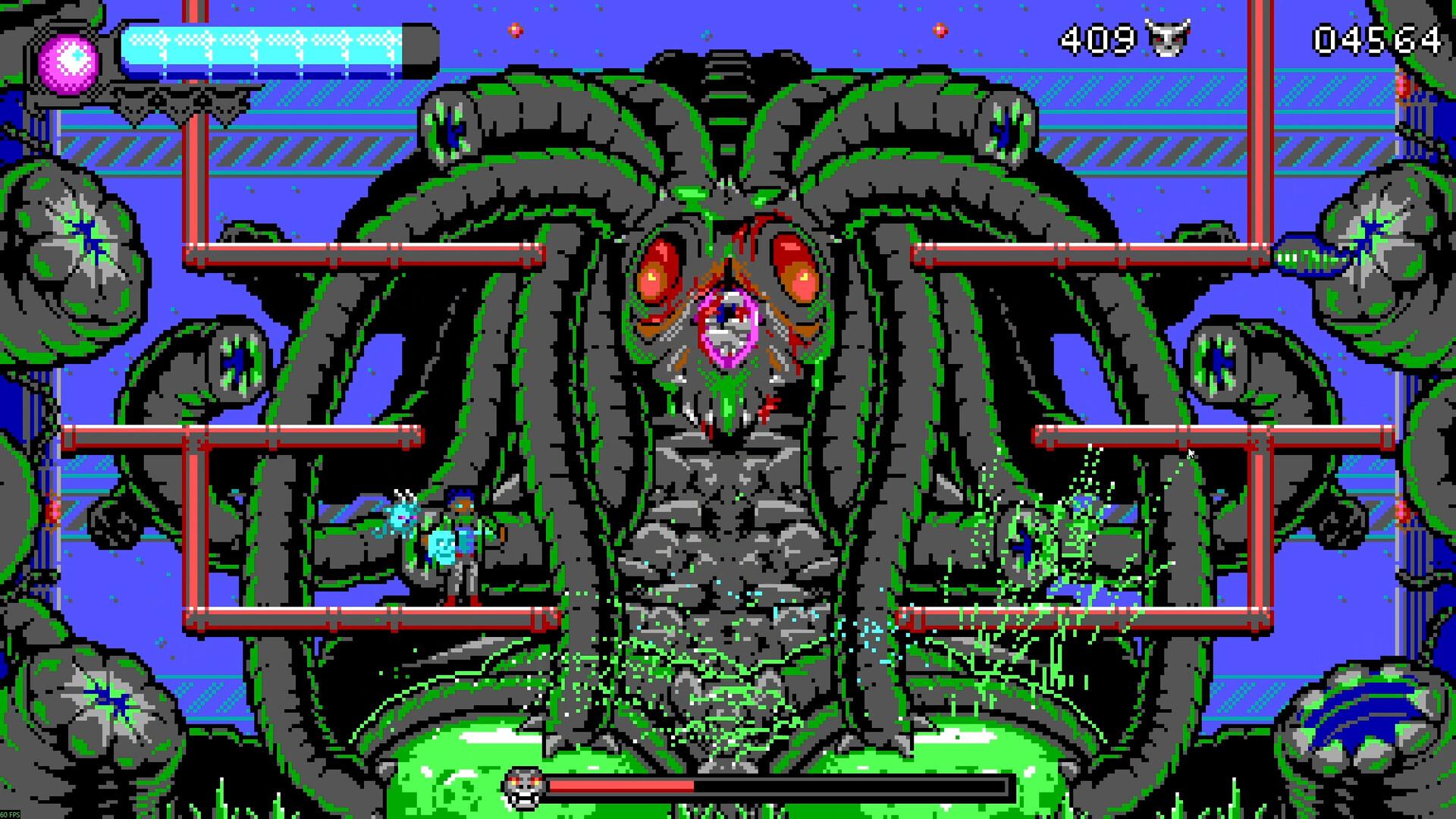Click the red floating orb near the top
Screen dimensions: 1456x819
516,32
